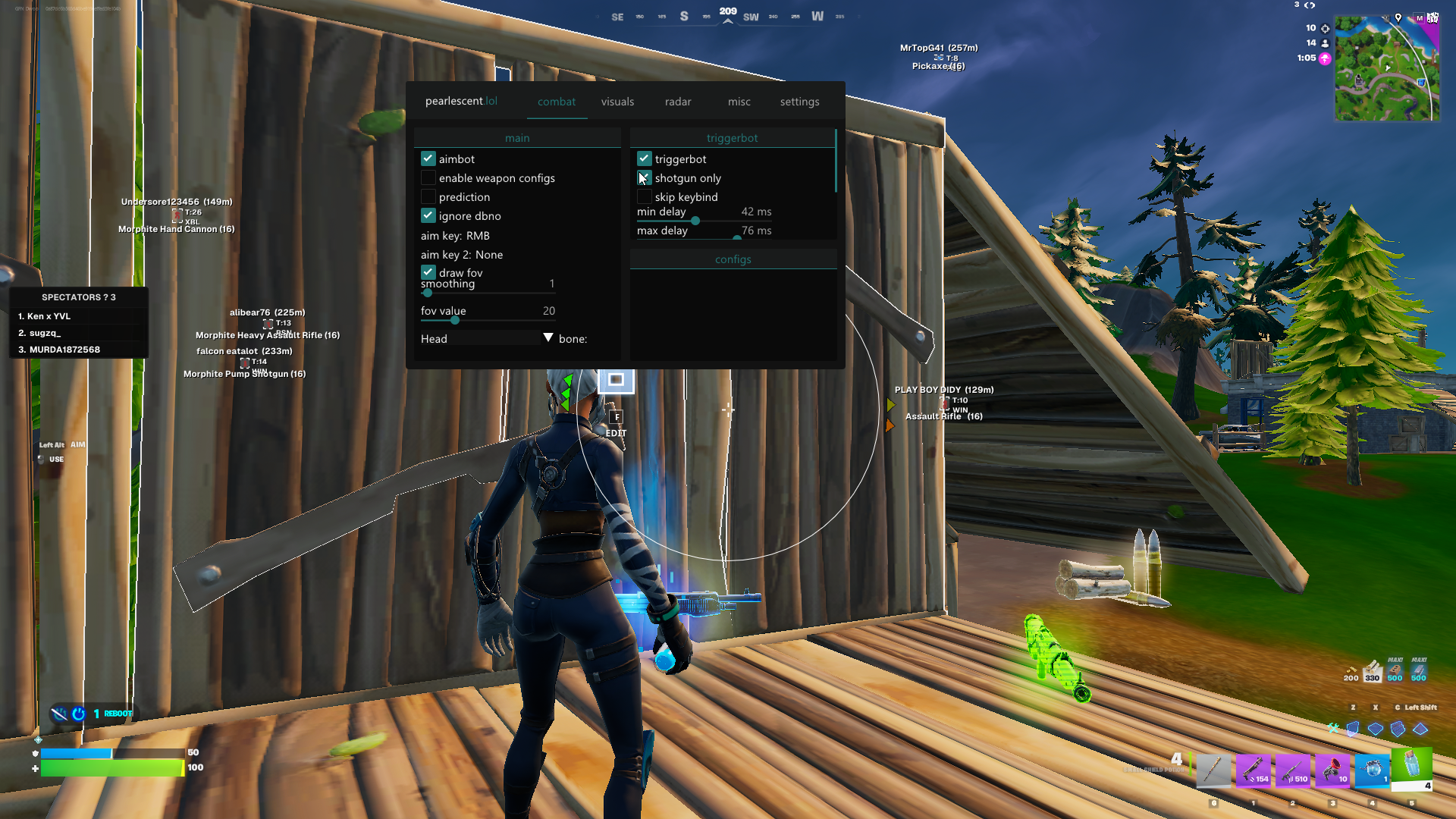Image resolution: width=1456 pixels, height=819 pixels.
Task: Enable the prediction checkbox
Action: 428,196
